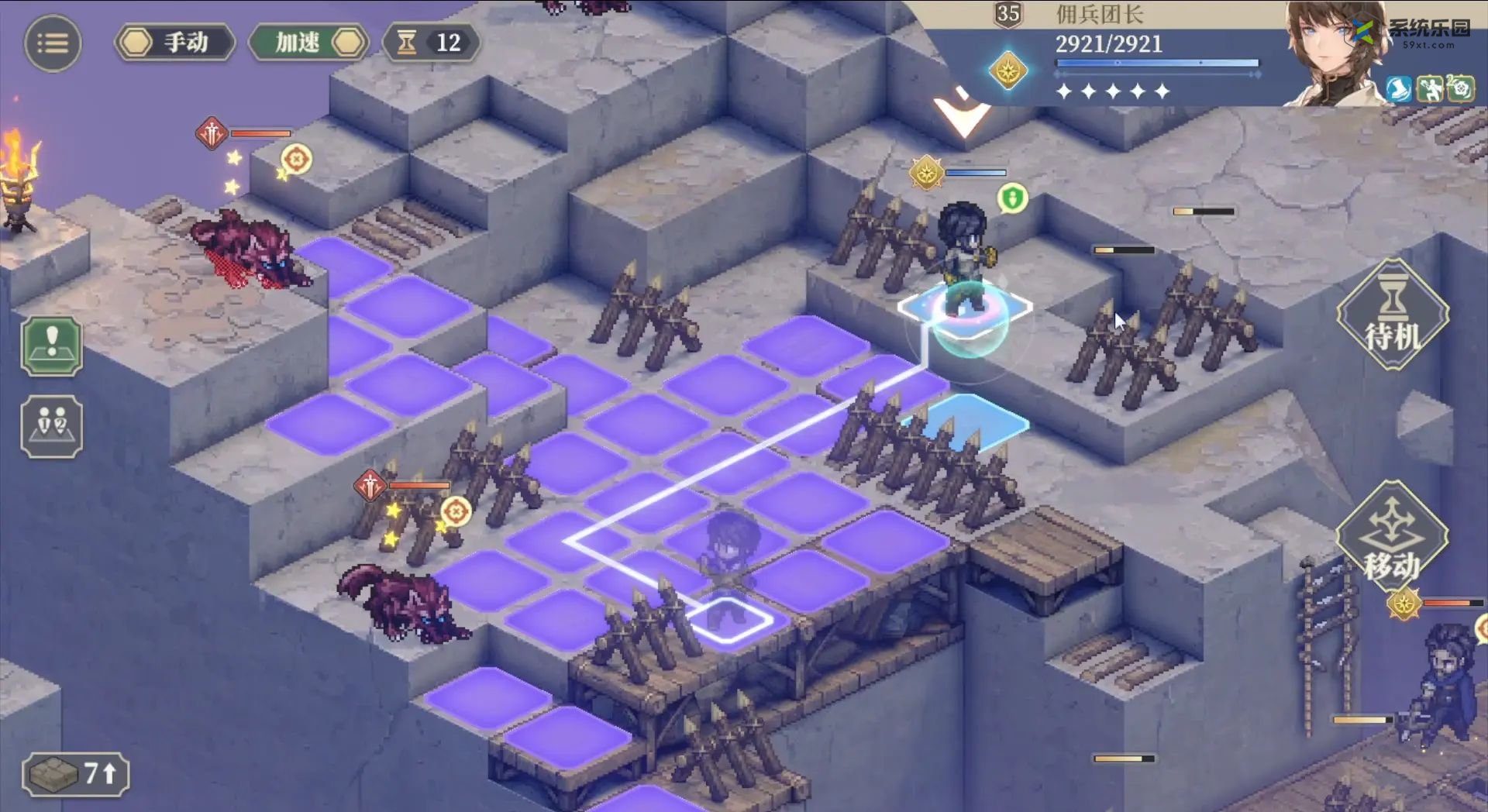This screenshot has width=1488, height=812.
Task: Open the hamburger menu
Action: click(53, 43)
